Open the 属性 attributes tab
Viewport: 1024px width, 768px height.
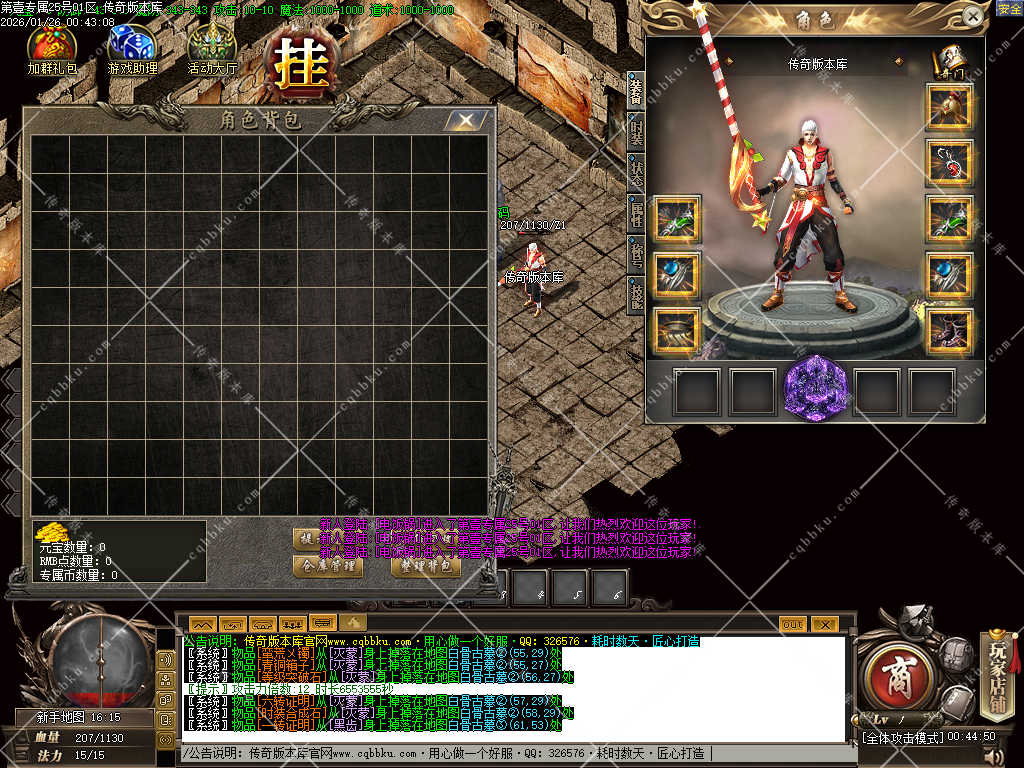coord(636,212)
